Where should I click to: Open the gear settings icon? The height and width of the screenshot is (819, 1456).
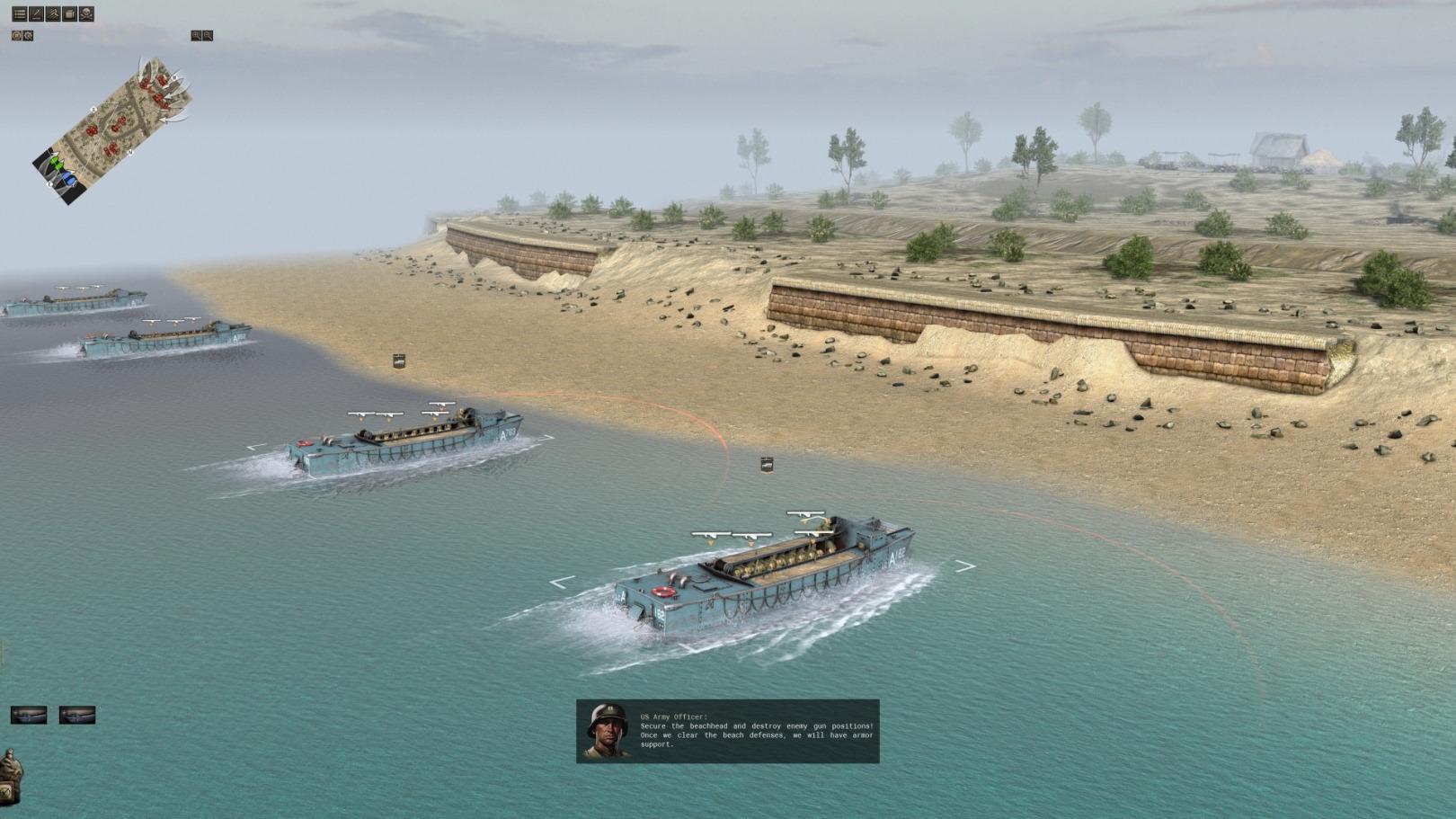pyautogui.click(x=28, y=36)
